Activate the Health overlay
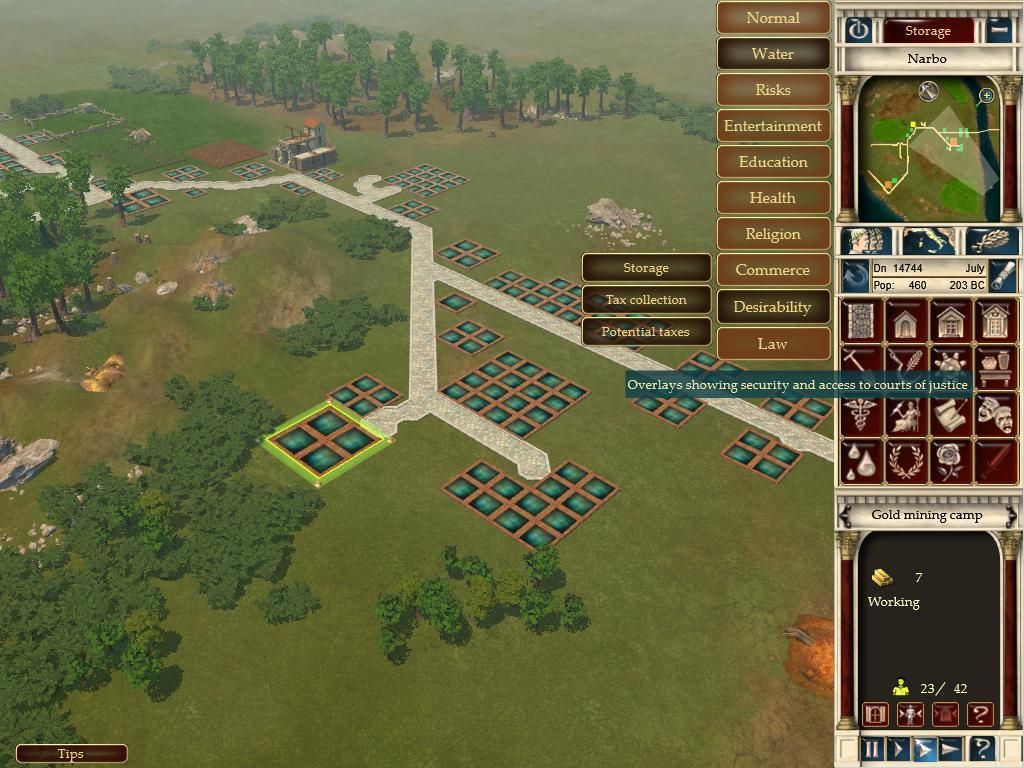The width and height of the screenshot is (1024, 768). [x=773, y=198]
